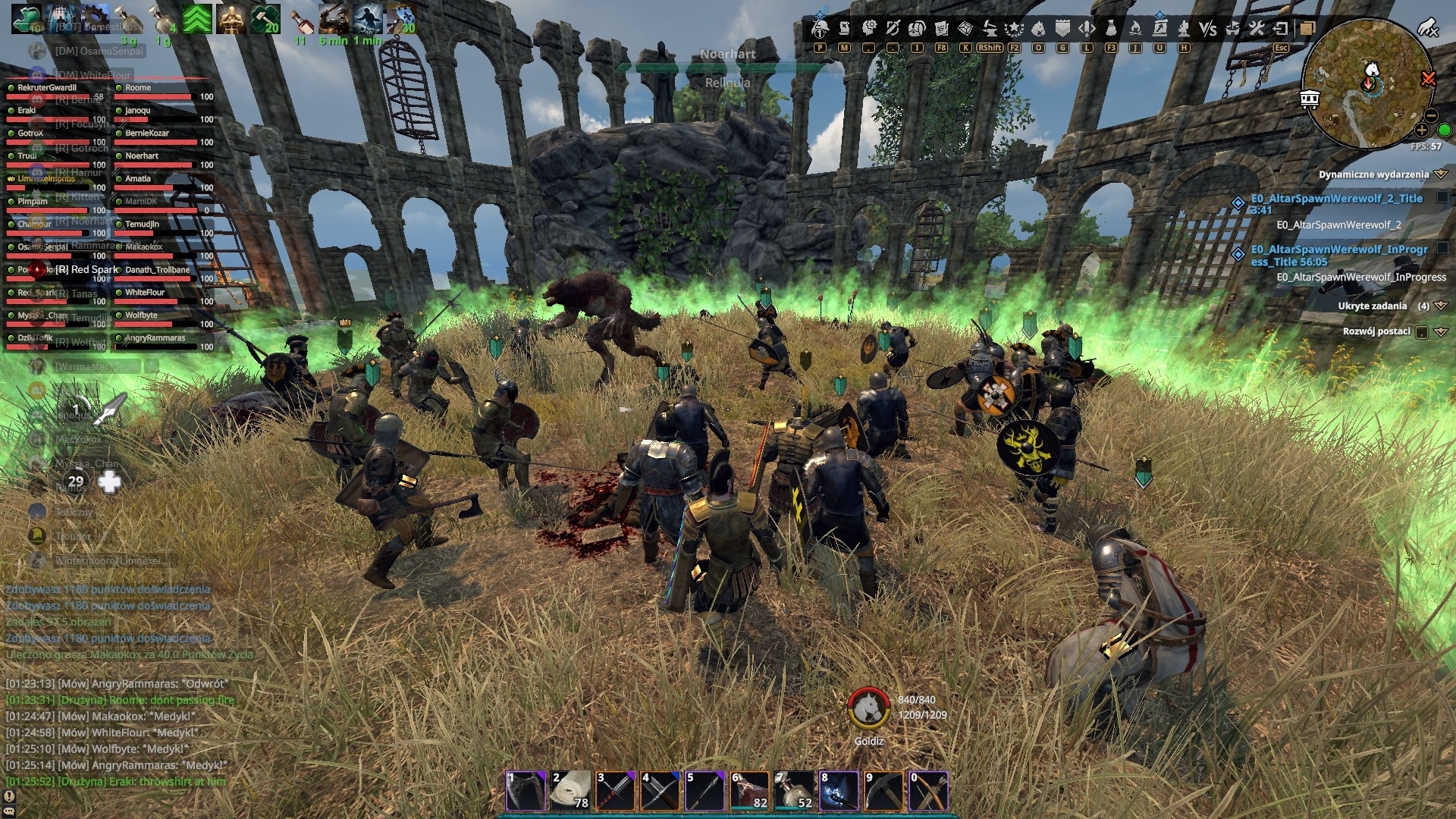Use the glowing blue torch in slot 8
Image resolution: width=1456 pixels, height=819 pixels.
click(x=839, y=791)
